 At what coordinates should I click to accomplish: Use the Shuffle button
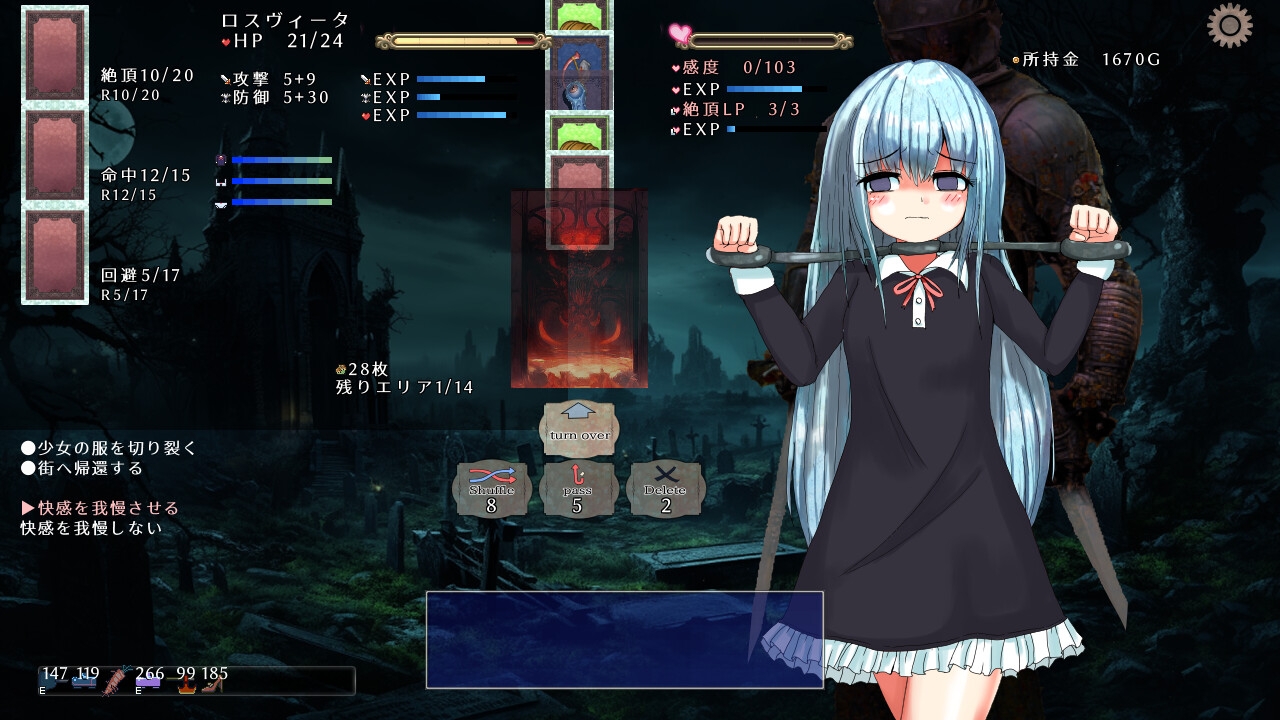coord(491,490)
